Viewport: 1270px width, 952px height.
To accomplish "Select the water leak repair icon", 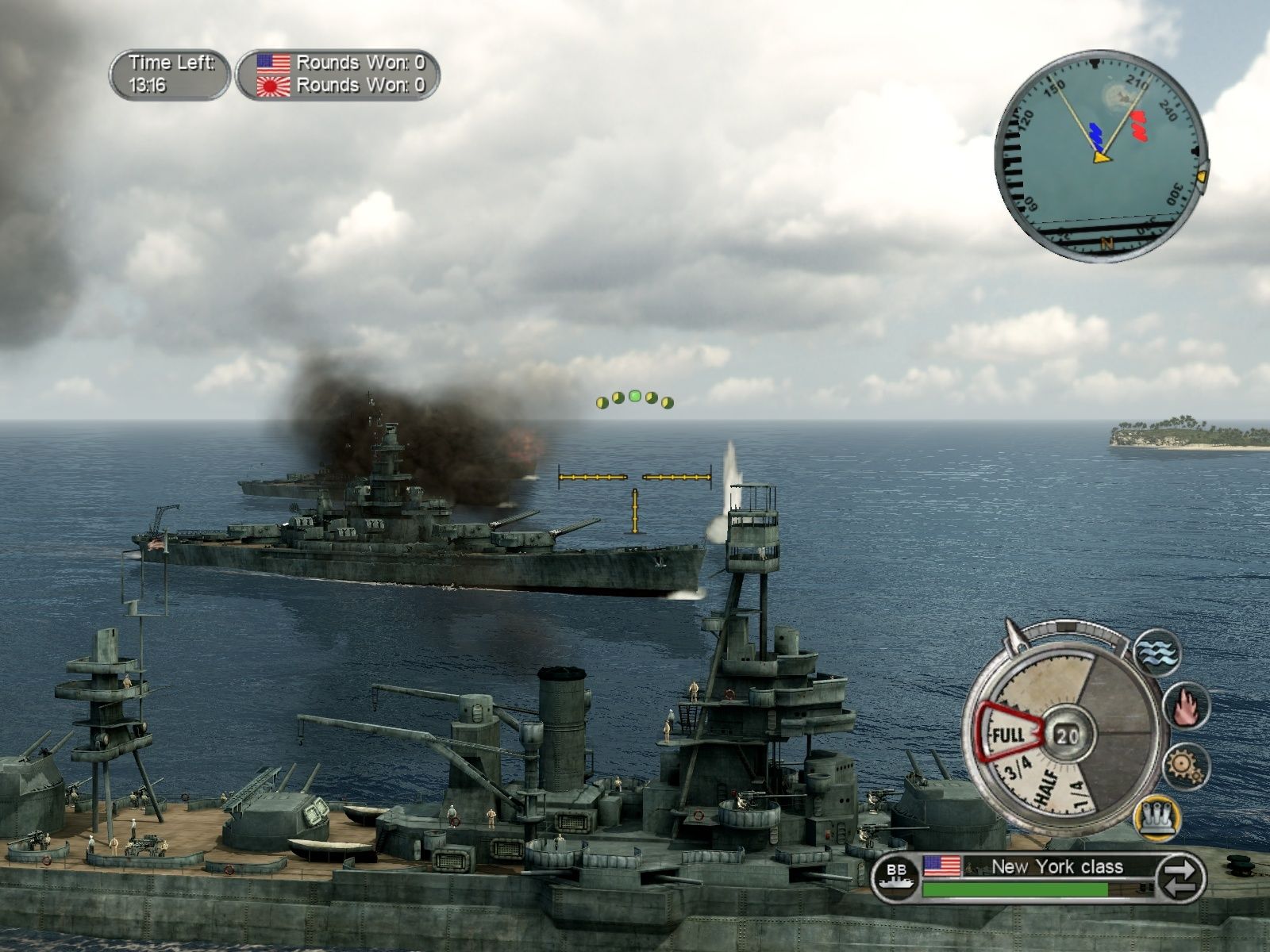I will pos(1157,652).
